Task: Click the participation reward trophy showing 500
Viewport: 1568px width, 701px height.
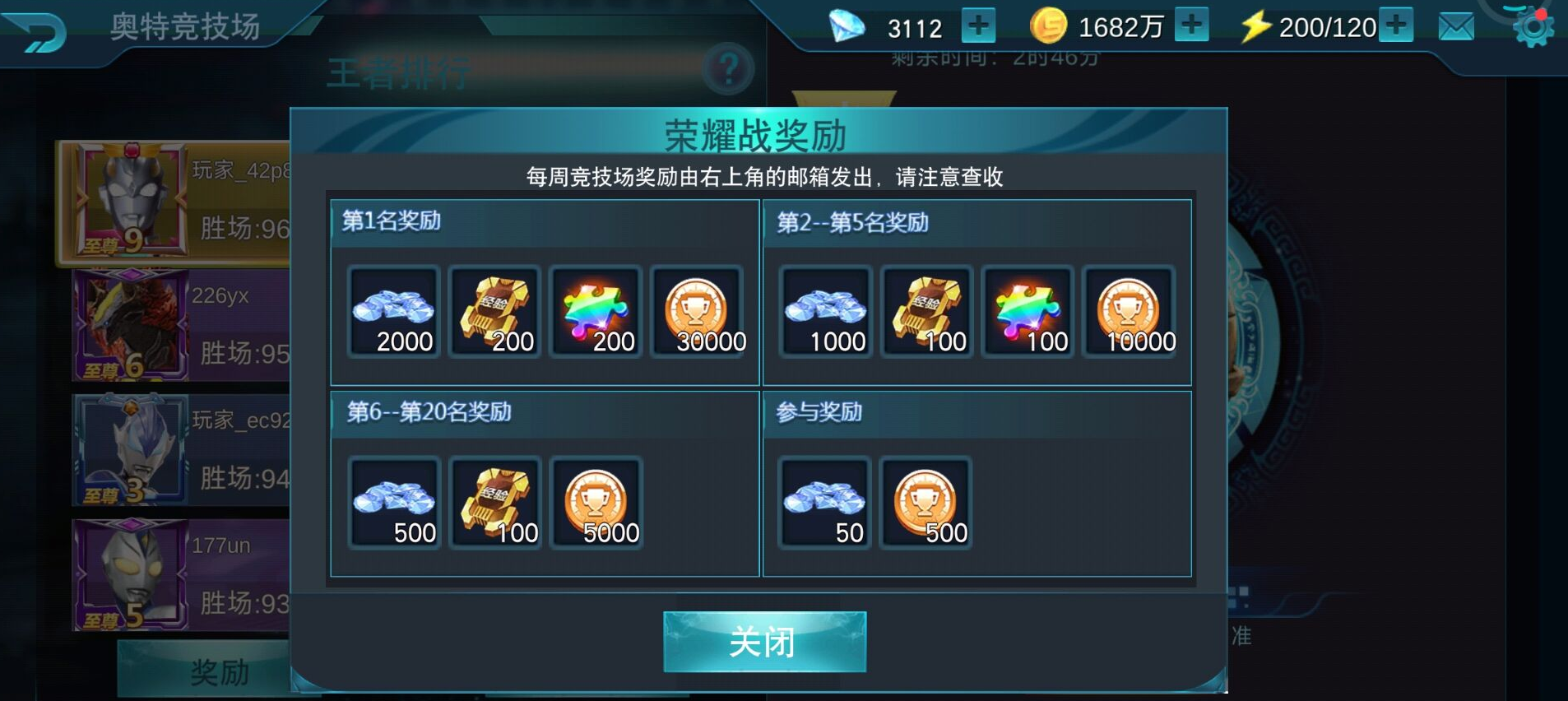Action: 926,502
